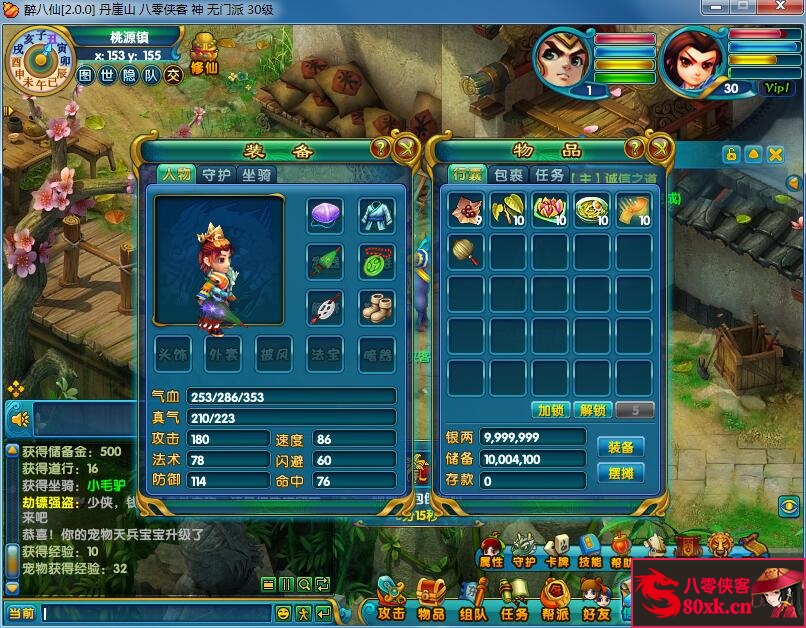Close the 装备 equipment window
This screenshot has width=806, height=628.
[x=407, y=149]
